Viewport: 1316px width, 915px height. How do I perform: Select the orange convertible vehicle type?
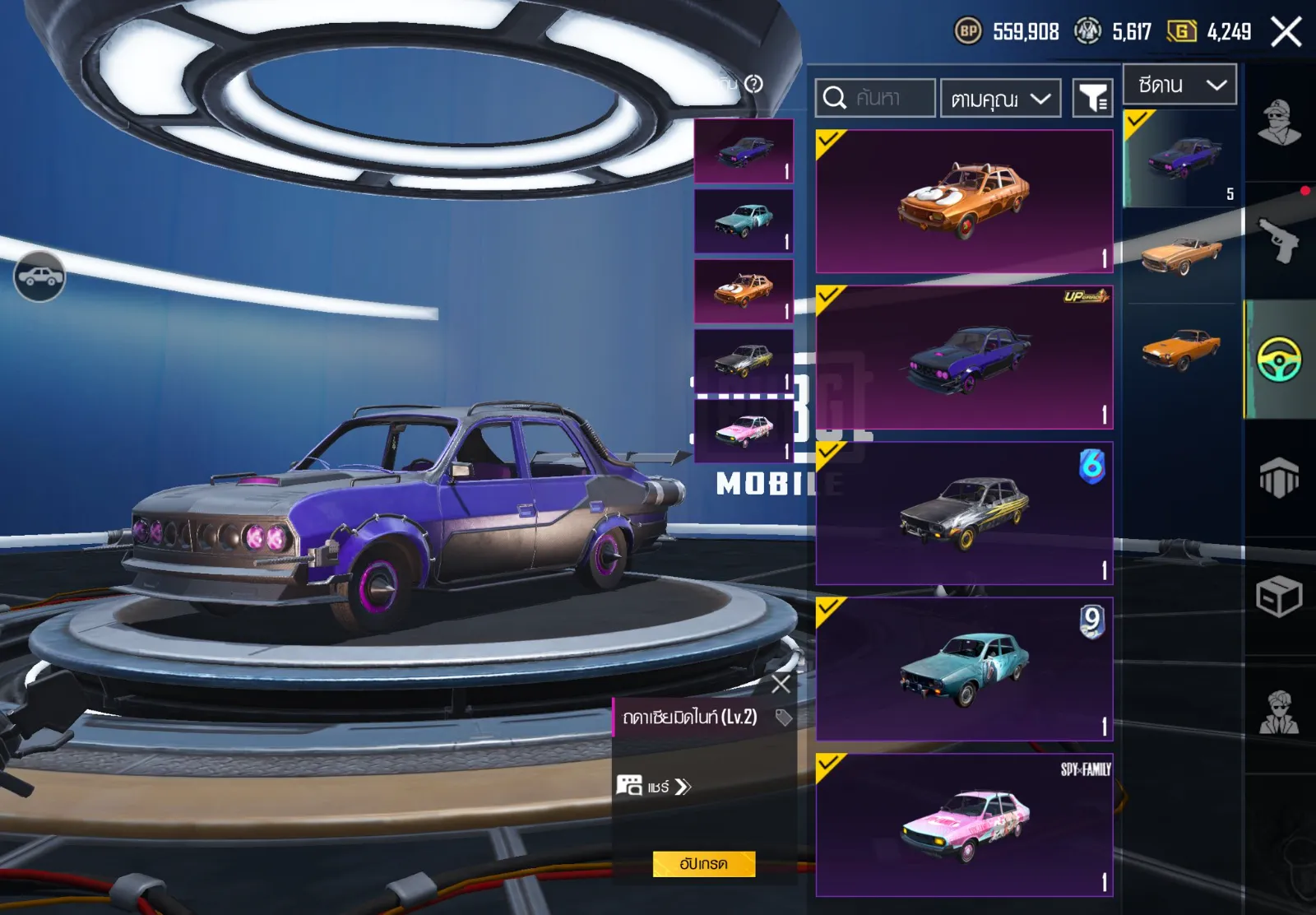tap(1181, 255)
